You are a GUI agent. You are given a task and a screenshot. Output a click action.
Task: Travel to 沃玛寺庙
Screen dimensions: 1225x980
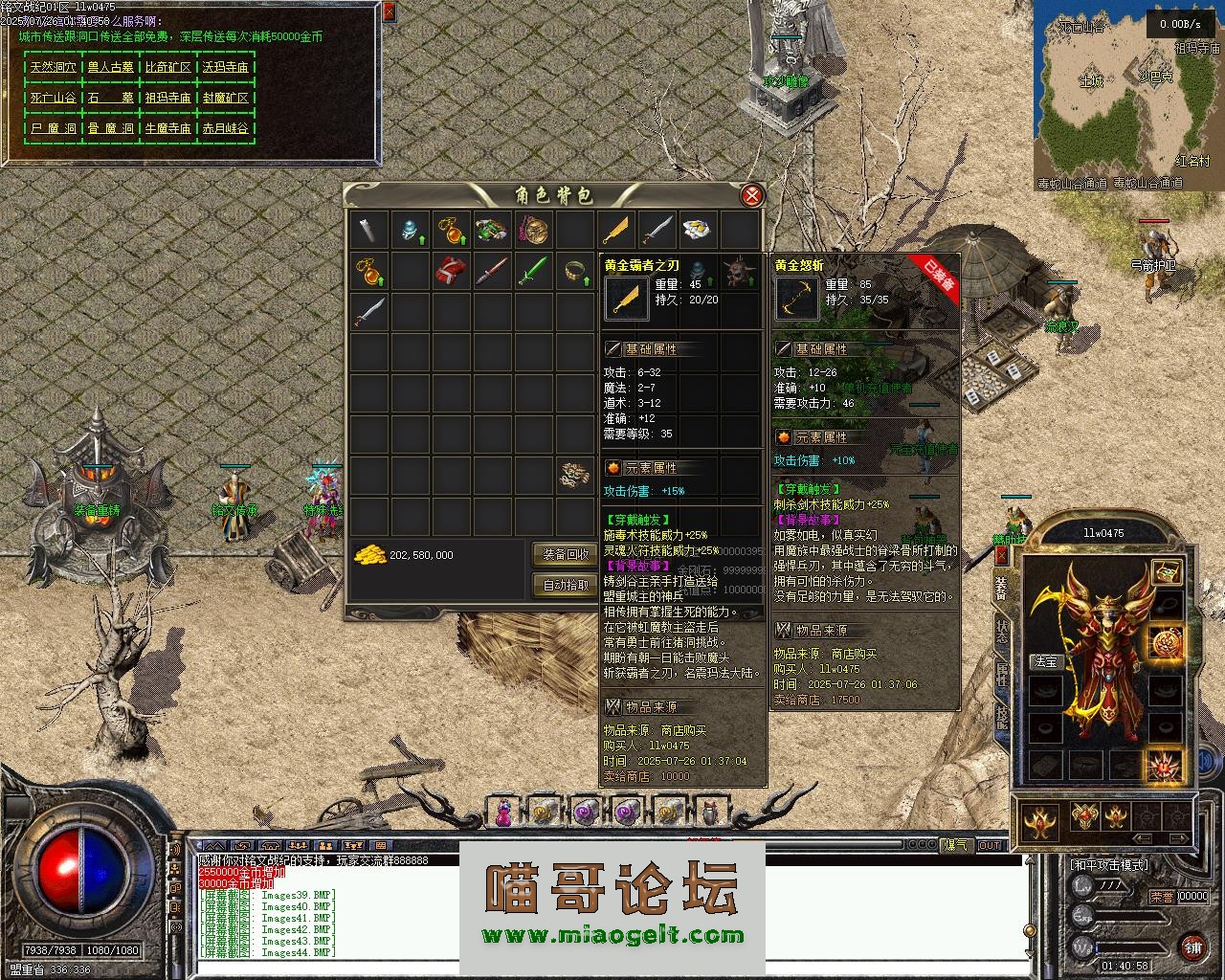225,68
